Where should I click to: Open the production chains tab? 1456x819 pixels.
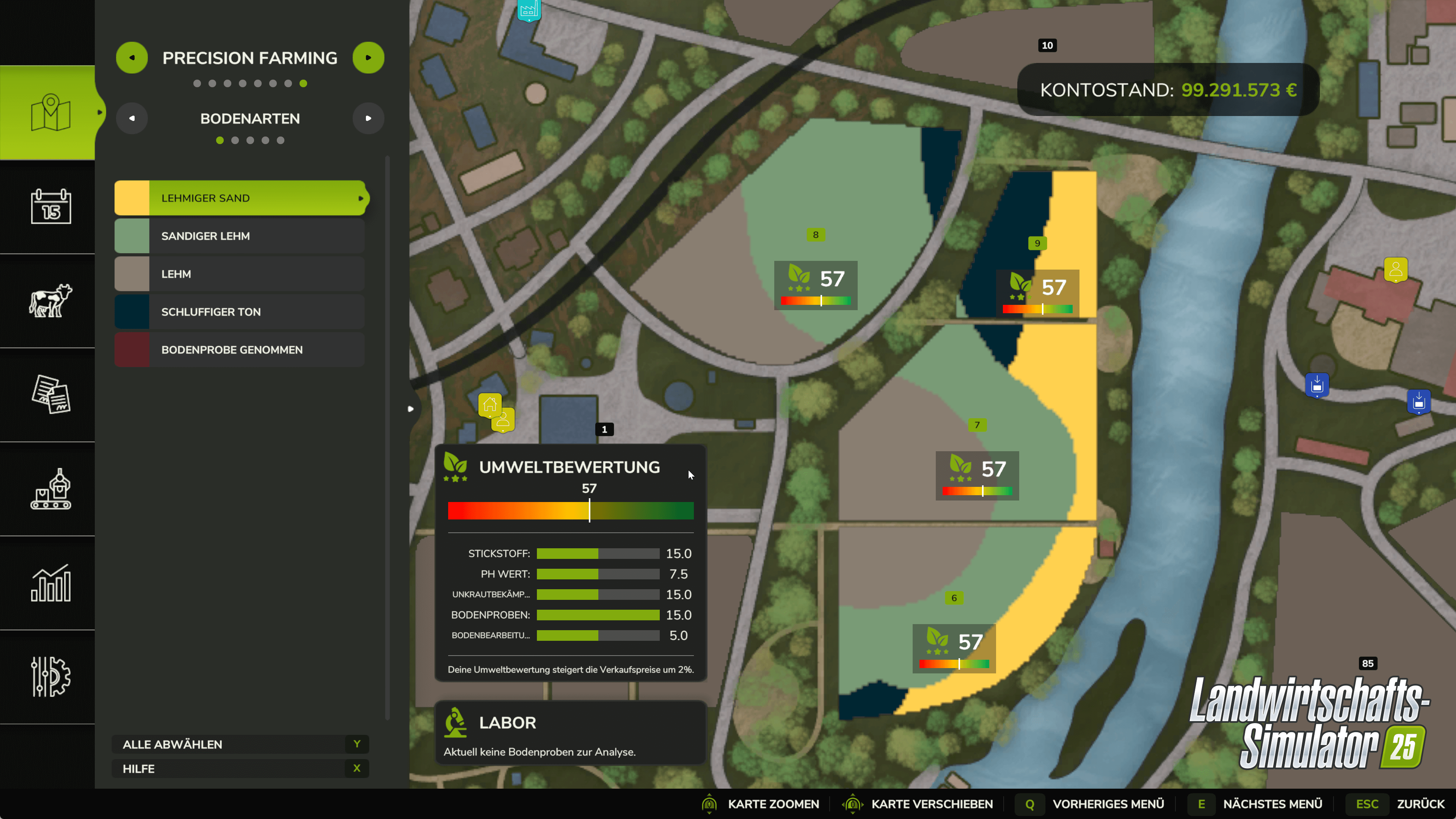tap(50, 489)
